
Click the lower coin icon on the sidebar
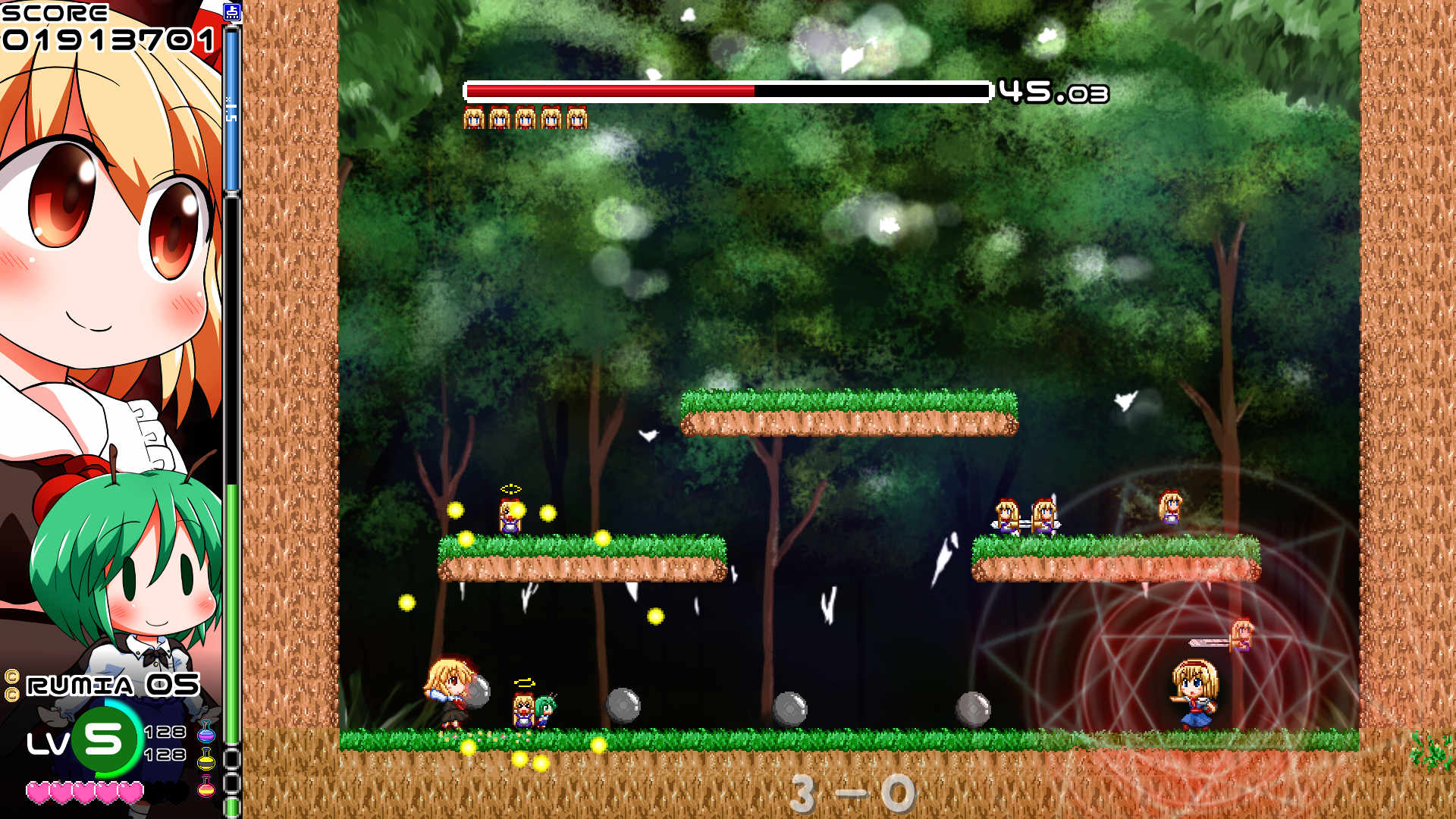pos(12,694)
